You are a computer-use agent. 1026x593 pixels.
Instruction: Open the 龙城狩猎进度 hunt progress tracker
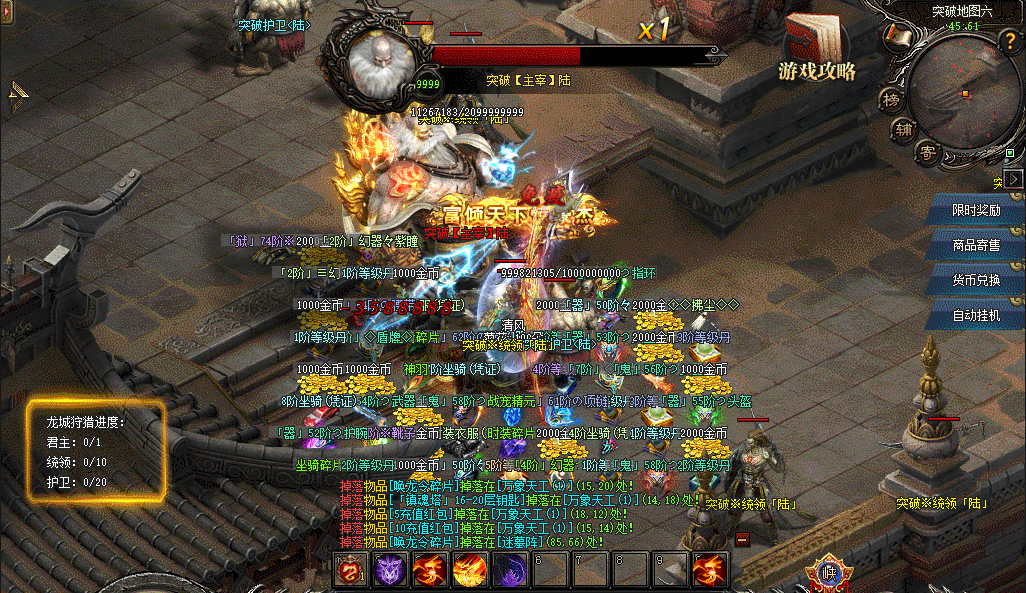(x=95, y=449)
